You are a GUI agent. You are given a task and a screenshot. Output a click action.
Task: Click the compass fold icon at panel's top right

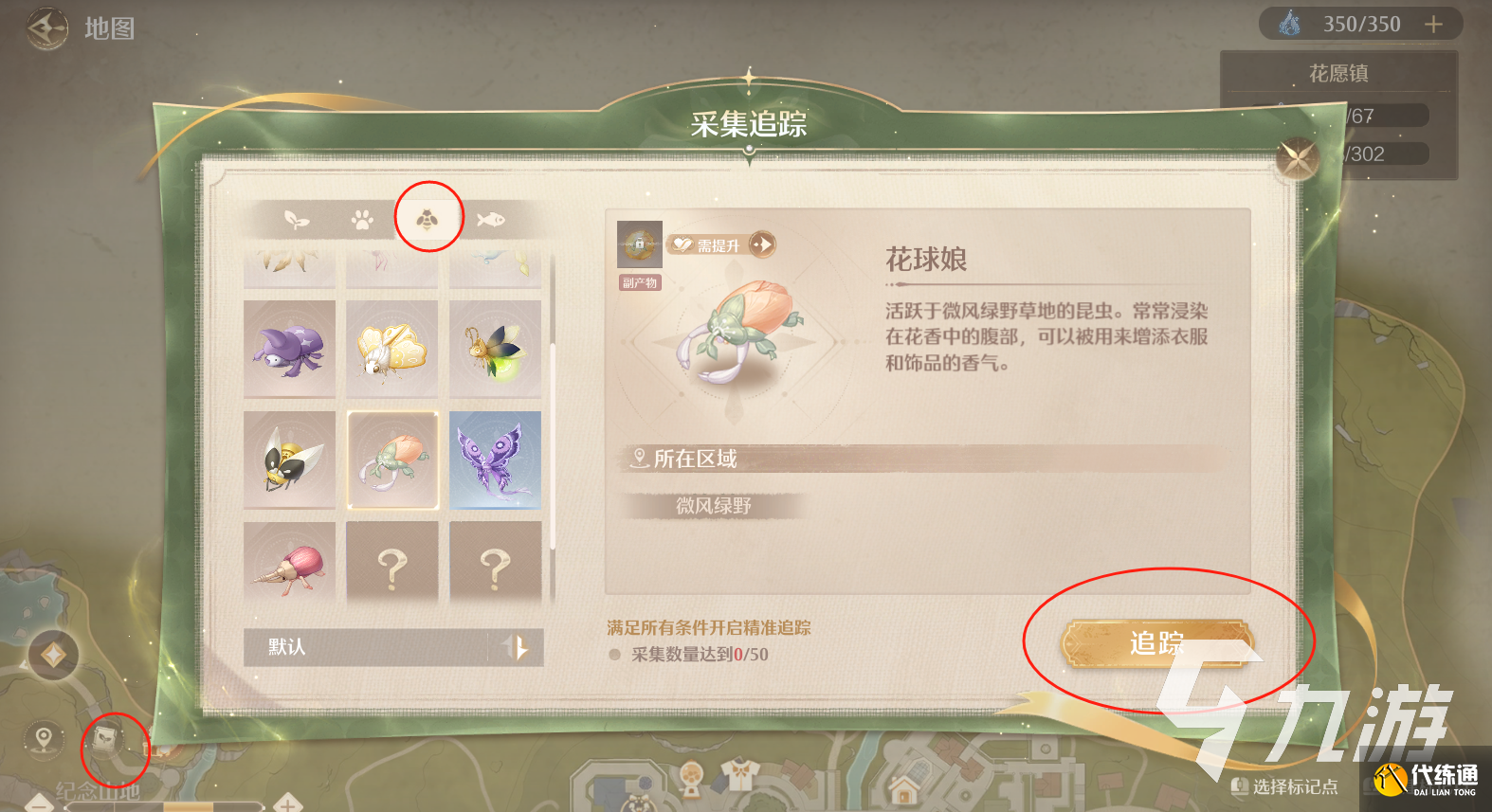(x=1297, y=156)
